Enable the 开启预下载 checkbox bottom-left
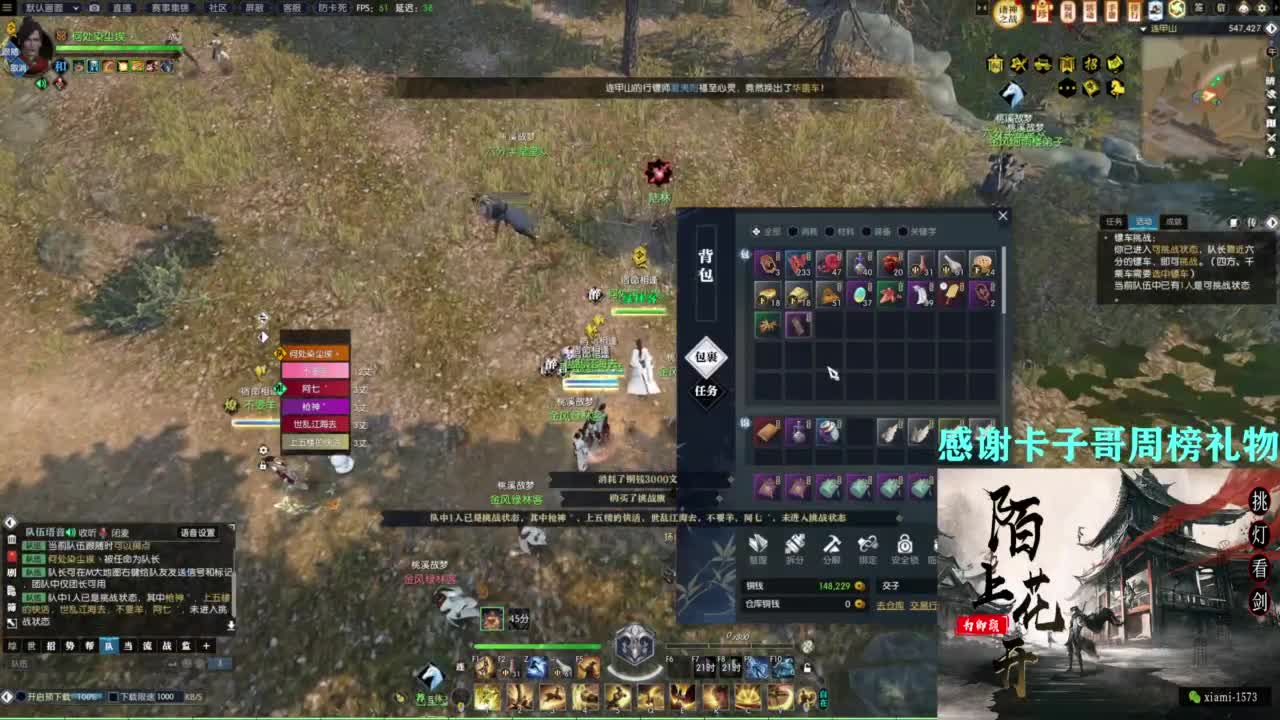The width and height of the screenshot is (1280, 720). point(22,695)
